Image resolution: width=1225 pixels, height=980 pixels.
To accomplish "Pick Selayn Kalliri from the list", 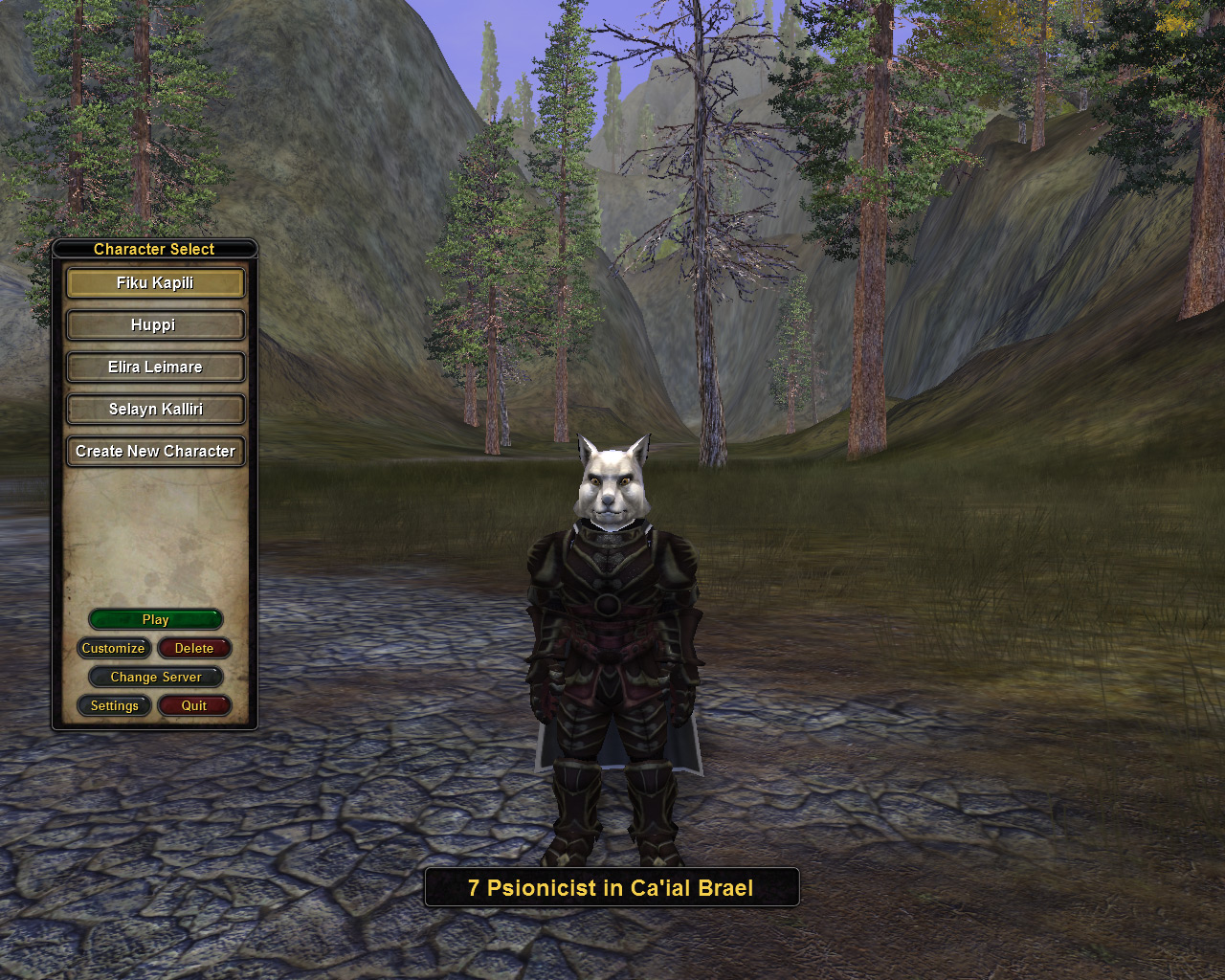I will (155, 410).
